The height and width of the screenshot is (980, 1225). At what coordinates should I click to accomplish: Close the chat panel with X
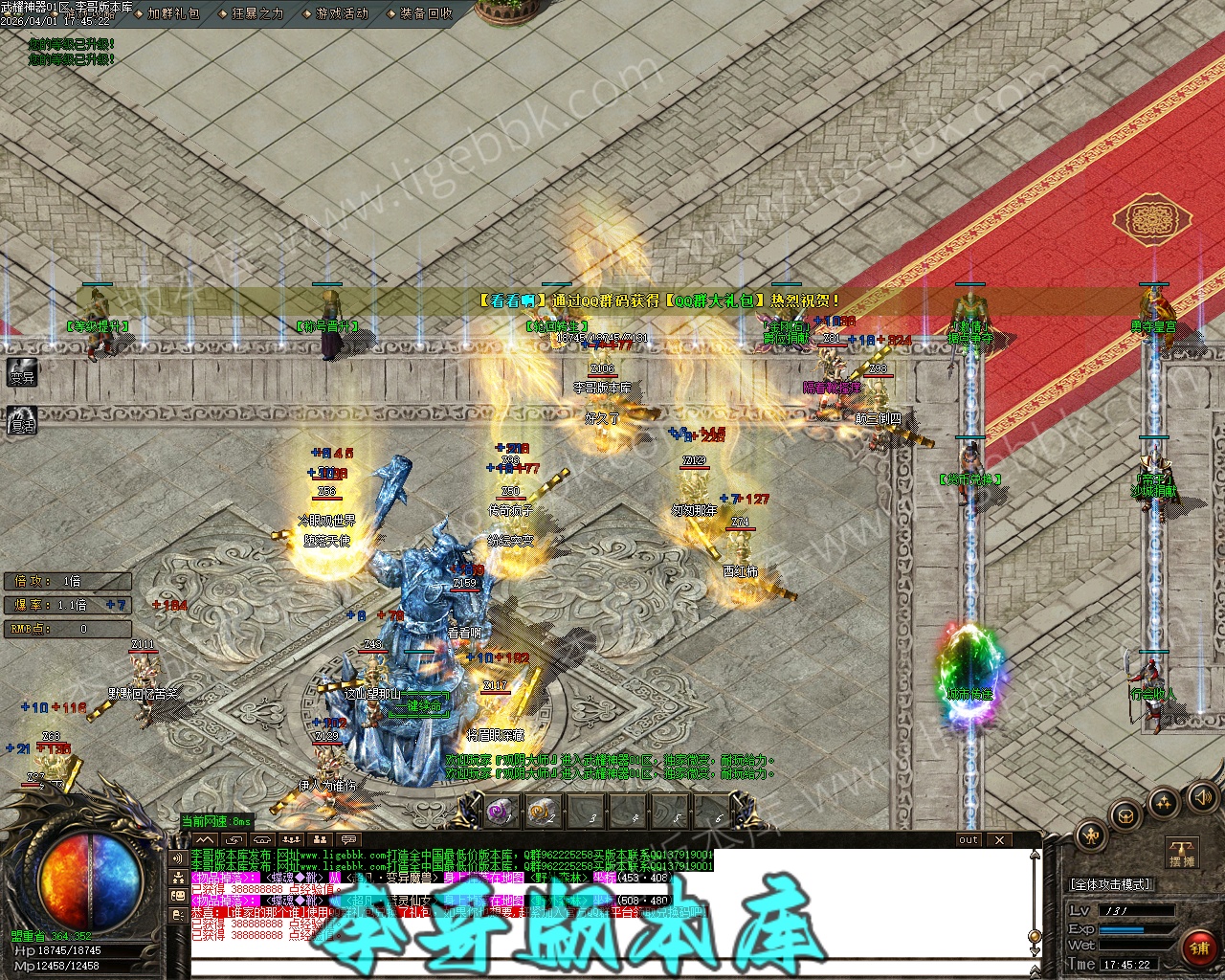[x=999, y=840]
